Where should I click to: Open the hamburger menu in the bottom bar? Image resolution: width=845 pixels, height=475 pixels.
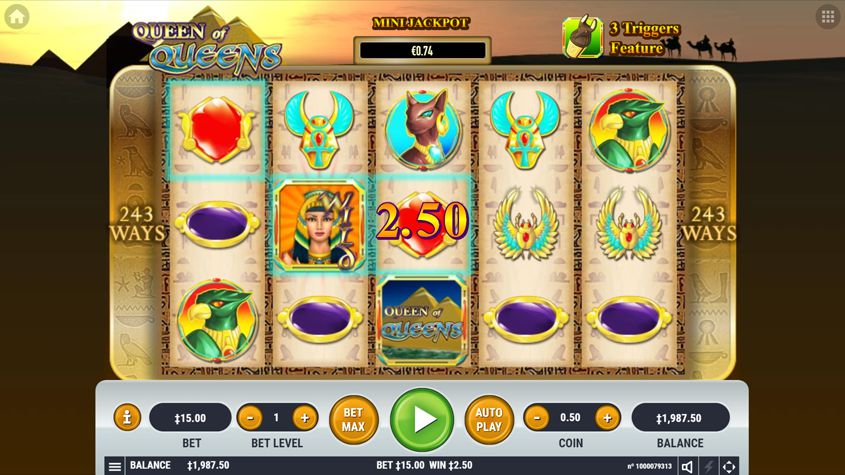point(115,466)
